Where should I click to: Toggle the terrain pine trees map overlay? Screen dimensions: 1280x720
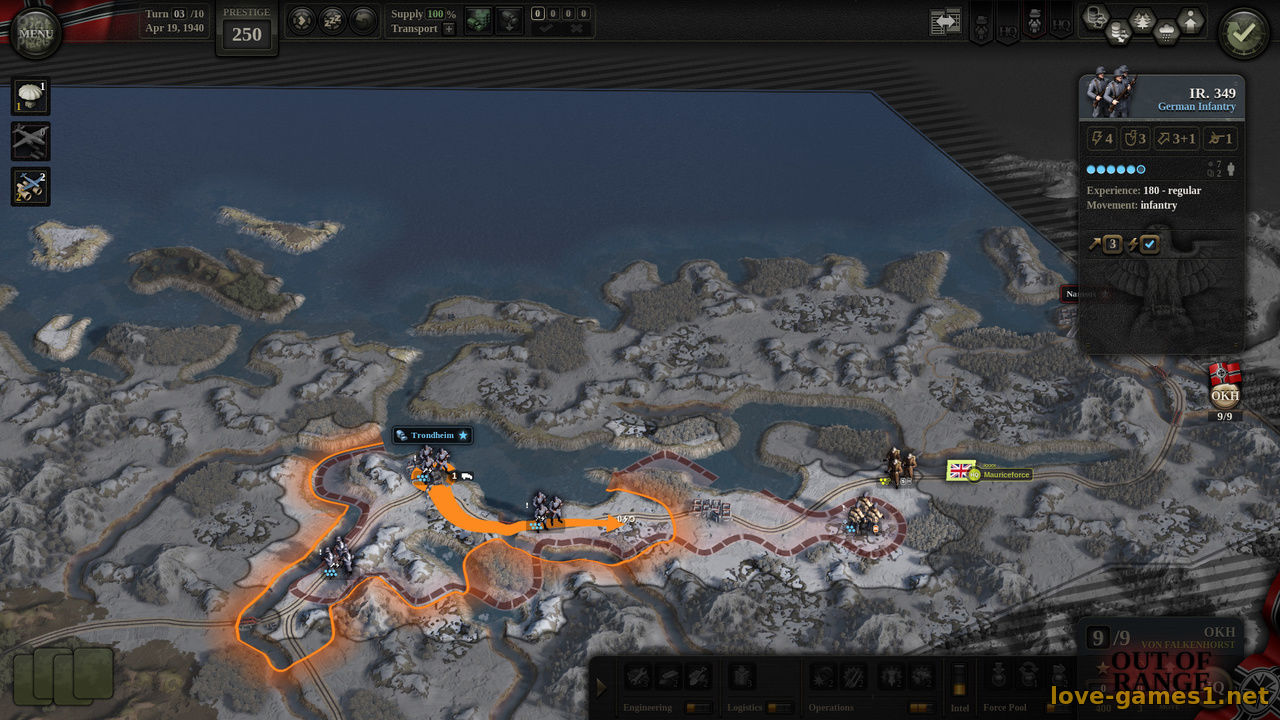tap(1140, 19)
